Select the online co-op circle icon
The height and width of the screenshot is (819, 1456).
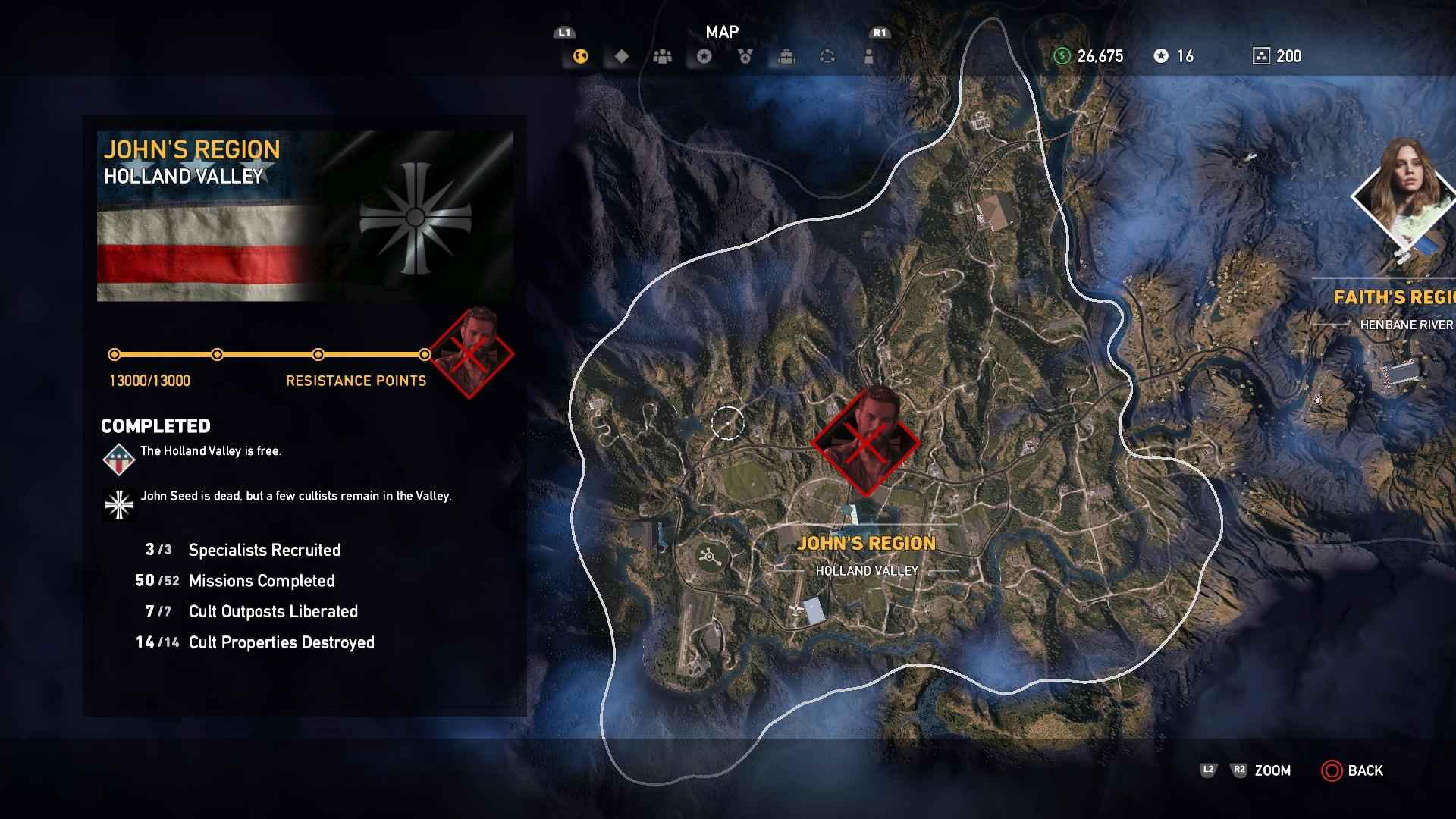827,56
